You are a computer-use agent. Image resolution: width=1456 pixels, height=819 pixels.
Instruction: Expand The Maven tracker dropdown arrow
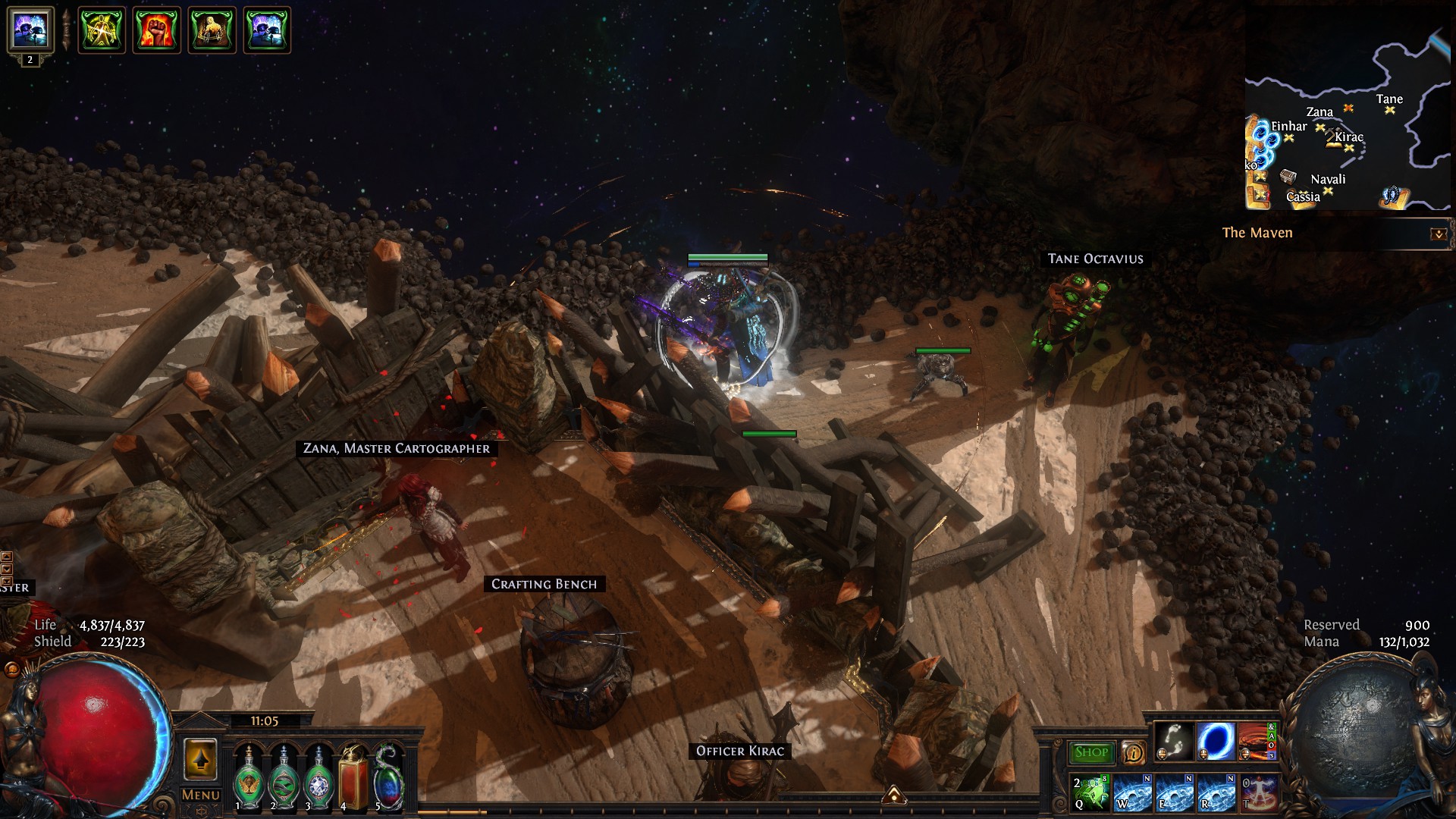[x=1438, y=234]
